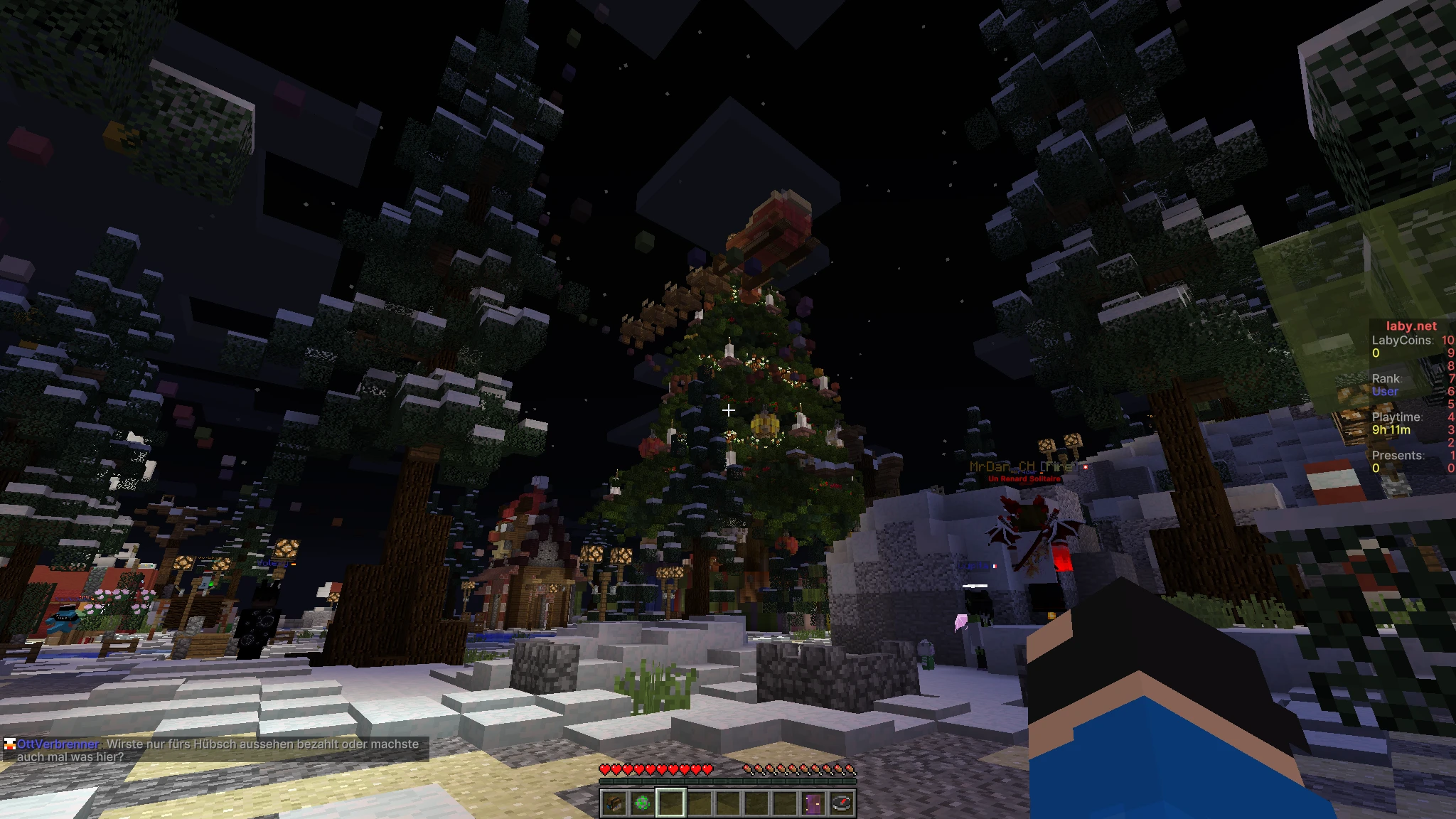Click the empty selected hotbar slot
Image resolution: width=1456 pixels, height=819 pixels.
(671, 804)
